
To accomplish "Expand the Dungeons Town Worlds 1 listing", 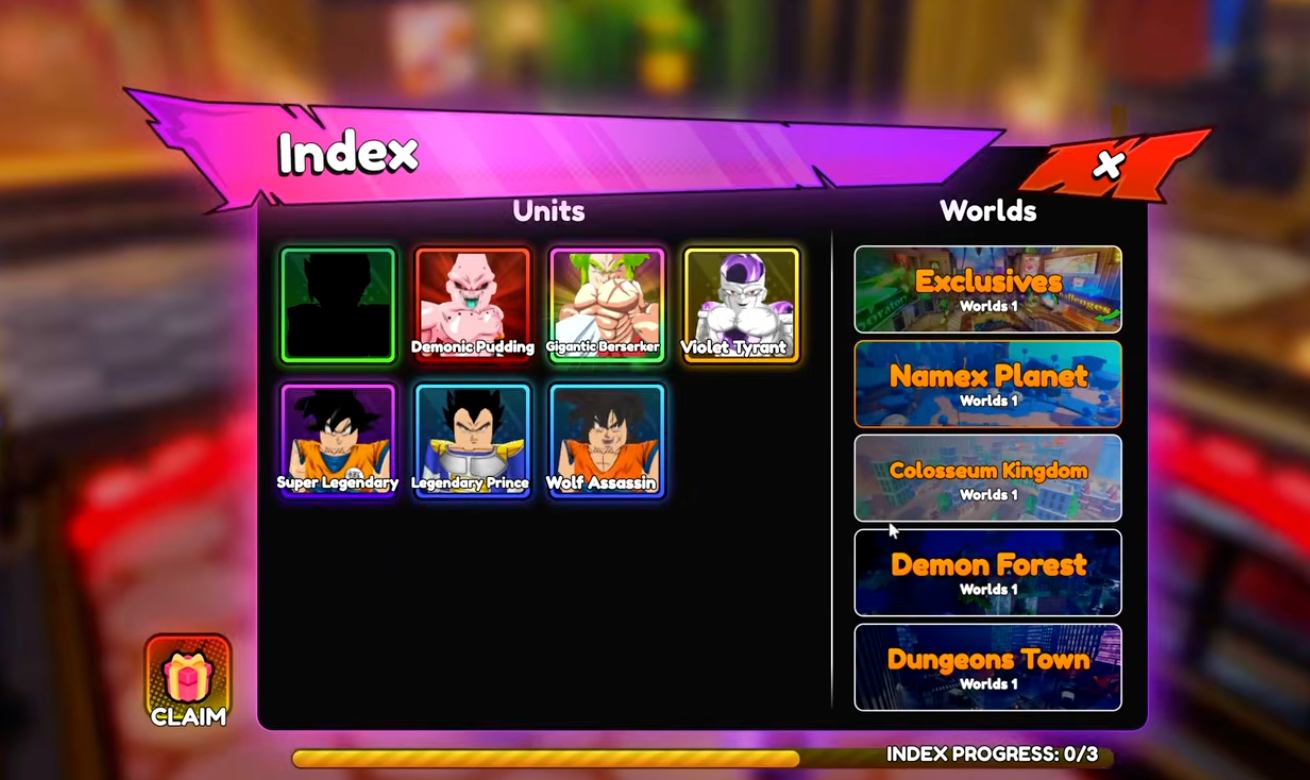I will click(987, 684).
